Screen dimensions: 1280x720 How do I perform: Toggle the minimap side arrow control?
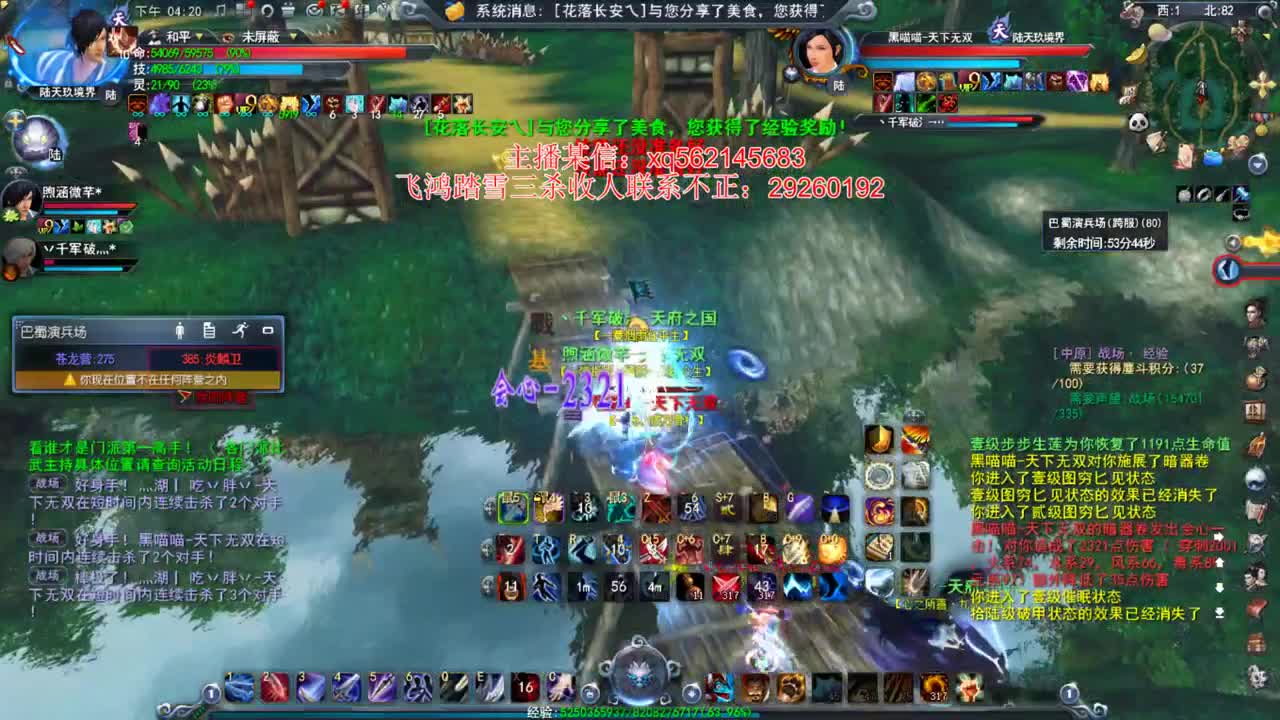point(1231,242)
